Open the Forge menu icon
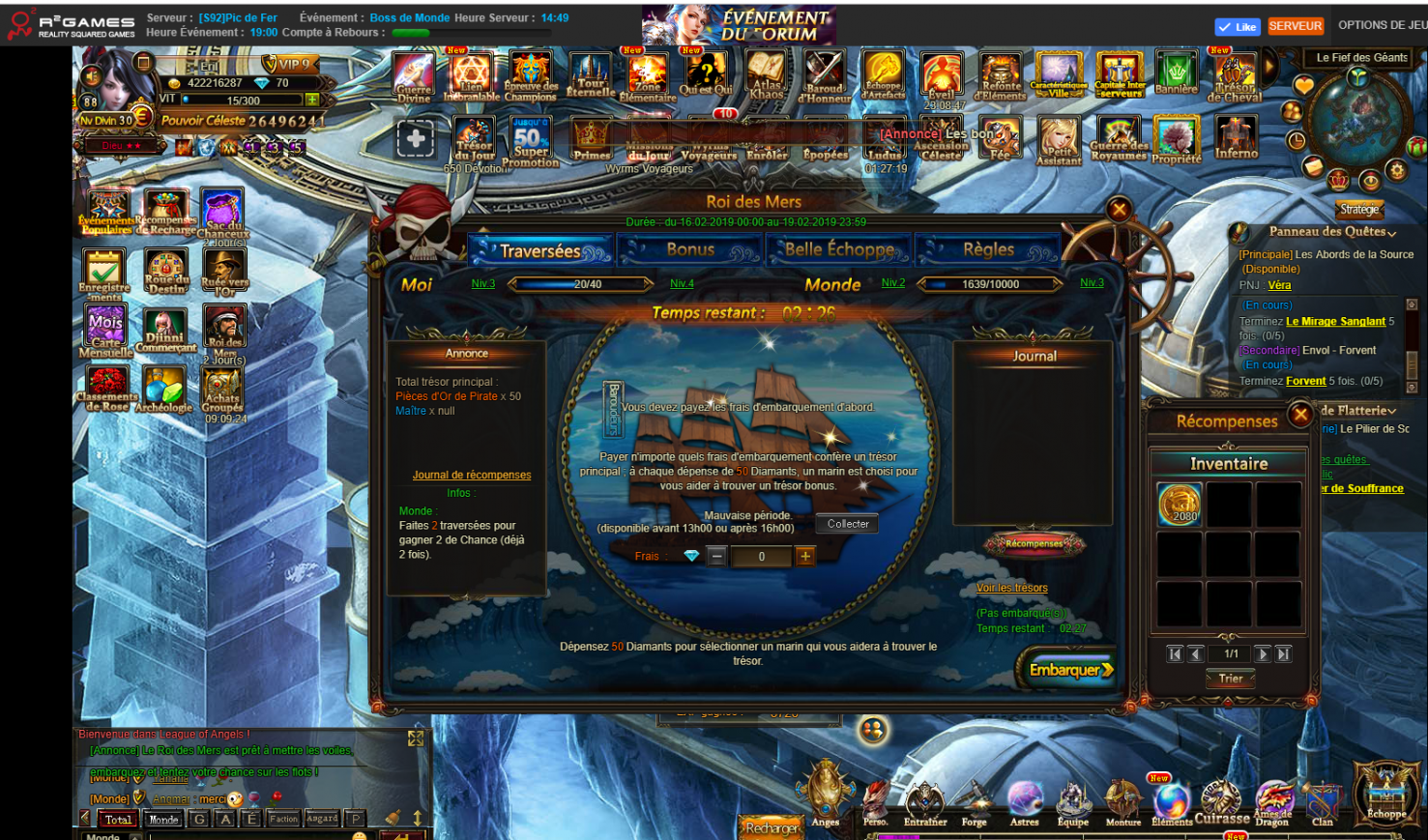This screenshot has height=840, width=1428. pyautogui.click(x=974, y=804)
